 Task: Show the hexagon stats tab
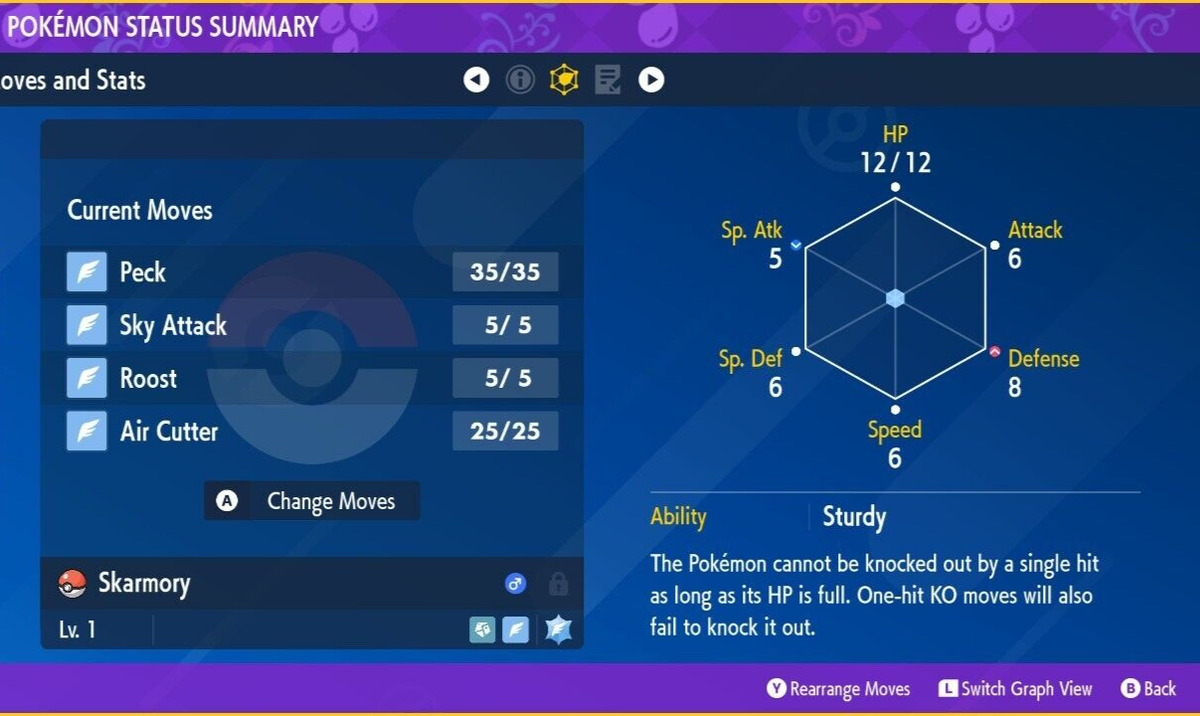(x=564, y=80)
